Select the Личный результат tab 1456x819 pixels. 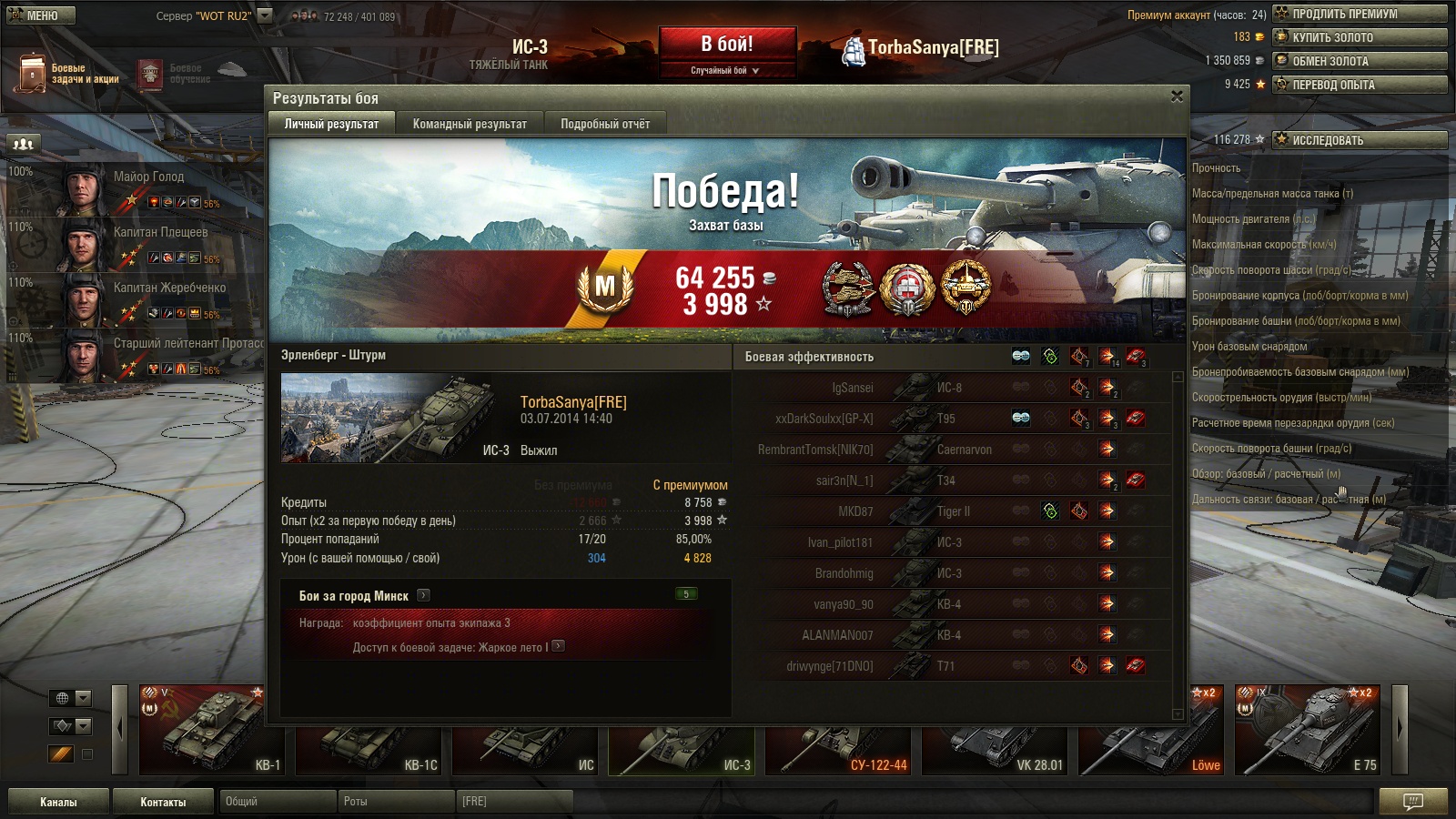click(331, 124)
